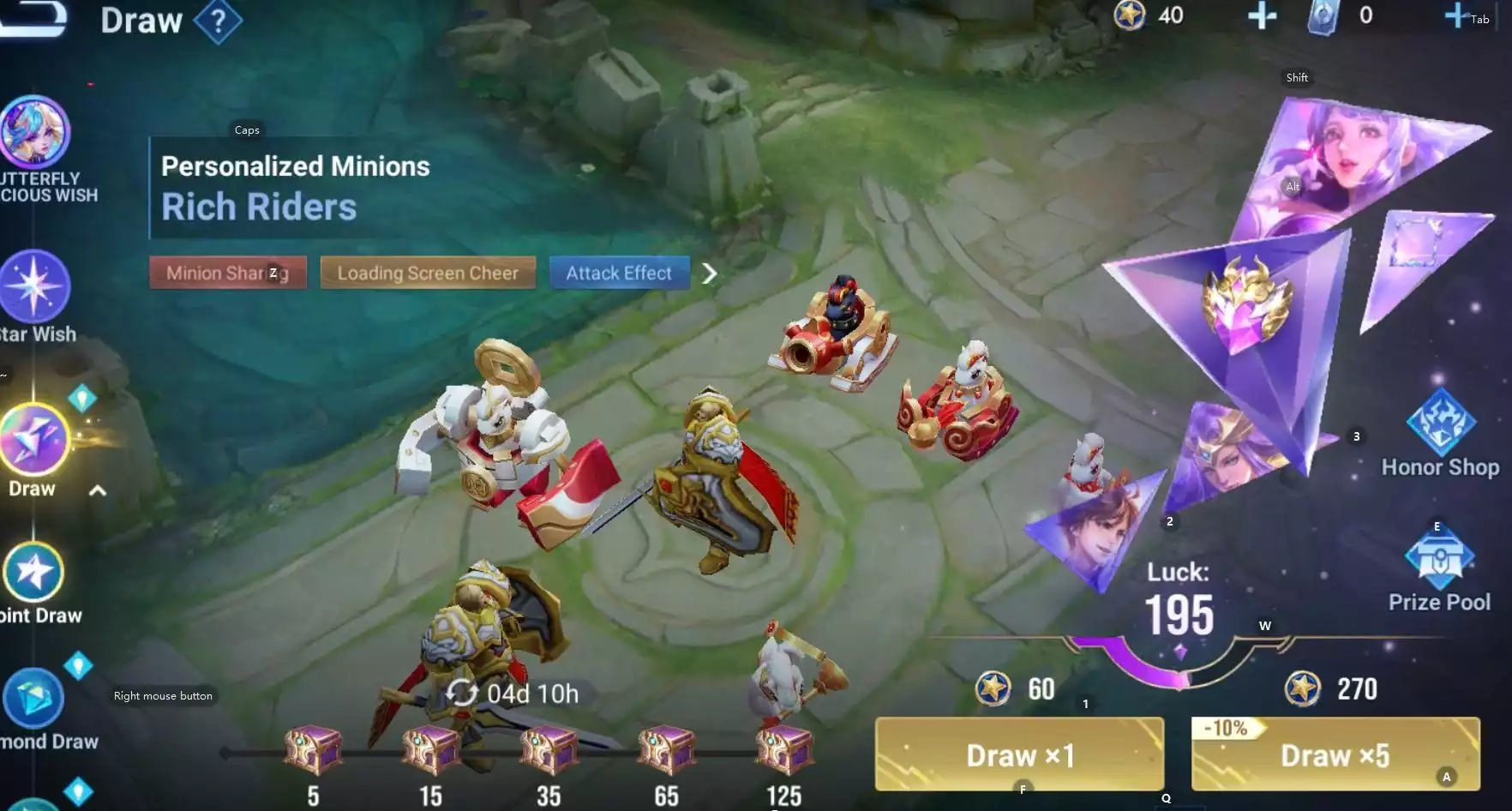This screenshot has height=811, width=1512.
Task: Switch to the Rich Riders banner
Action: click(259, 206)
